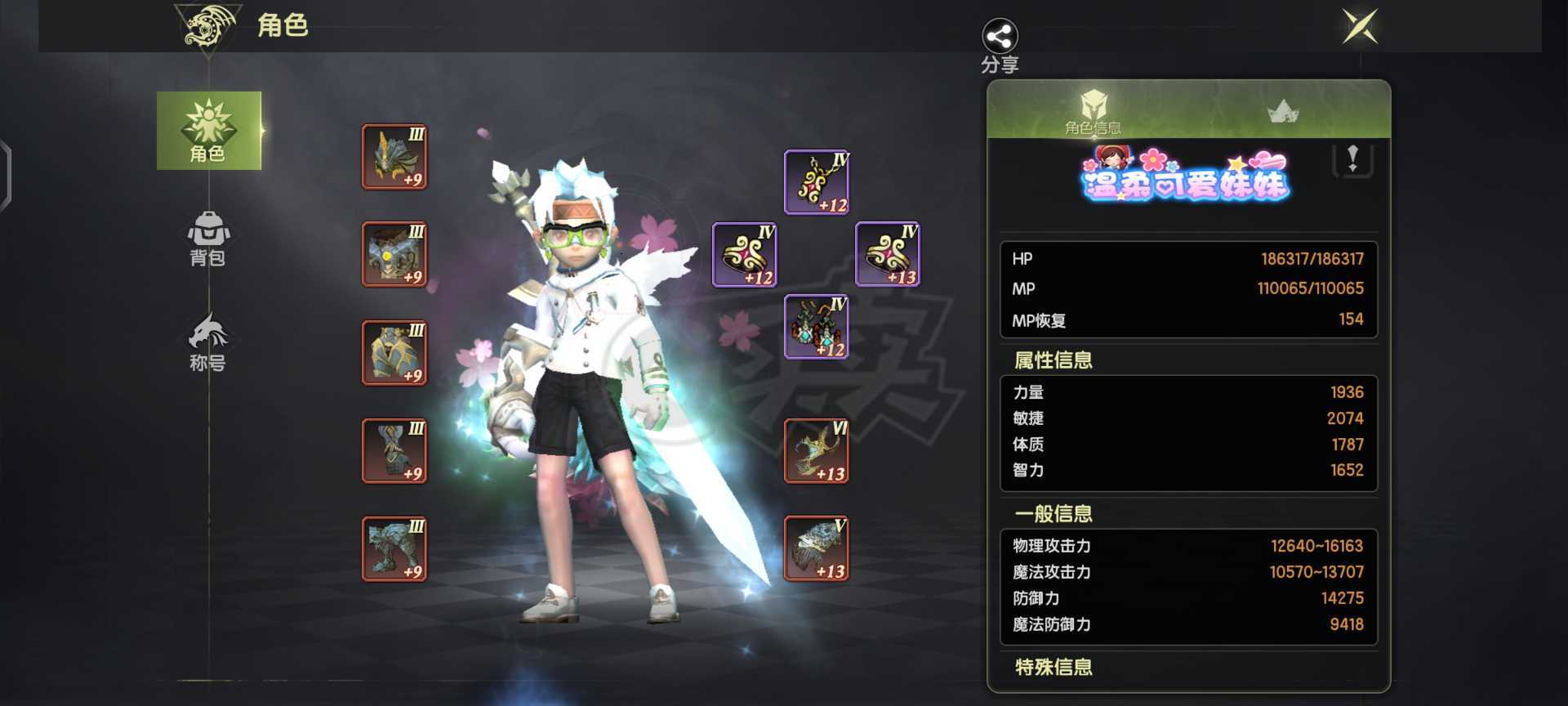Inspect the tier VI +13 weapon slot

pyautogui.click(x=817, y=451)
